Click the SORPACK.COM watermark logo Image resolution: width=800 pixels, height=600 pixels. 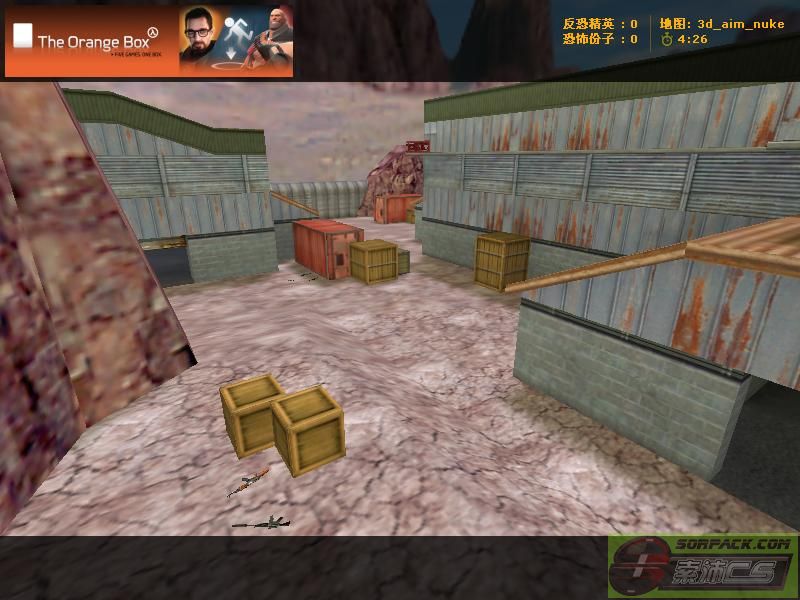[703, 566]
